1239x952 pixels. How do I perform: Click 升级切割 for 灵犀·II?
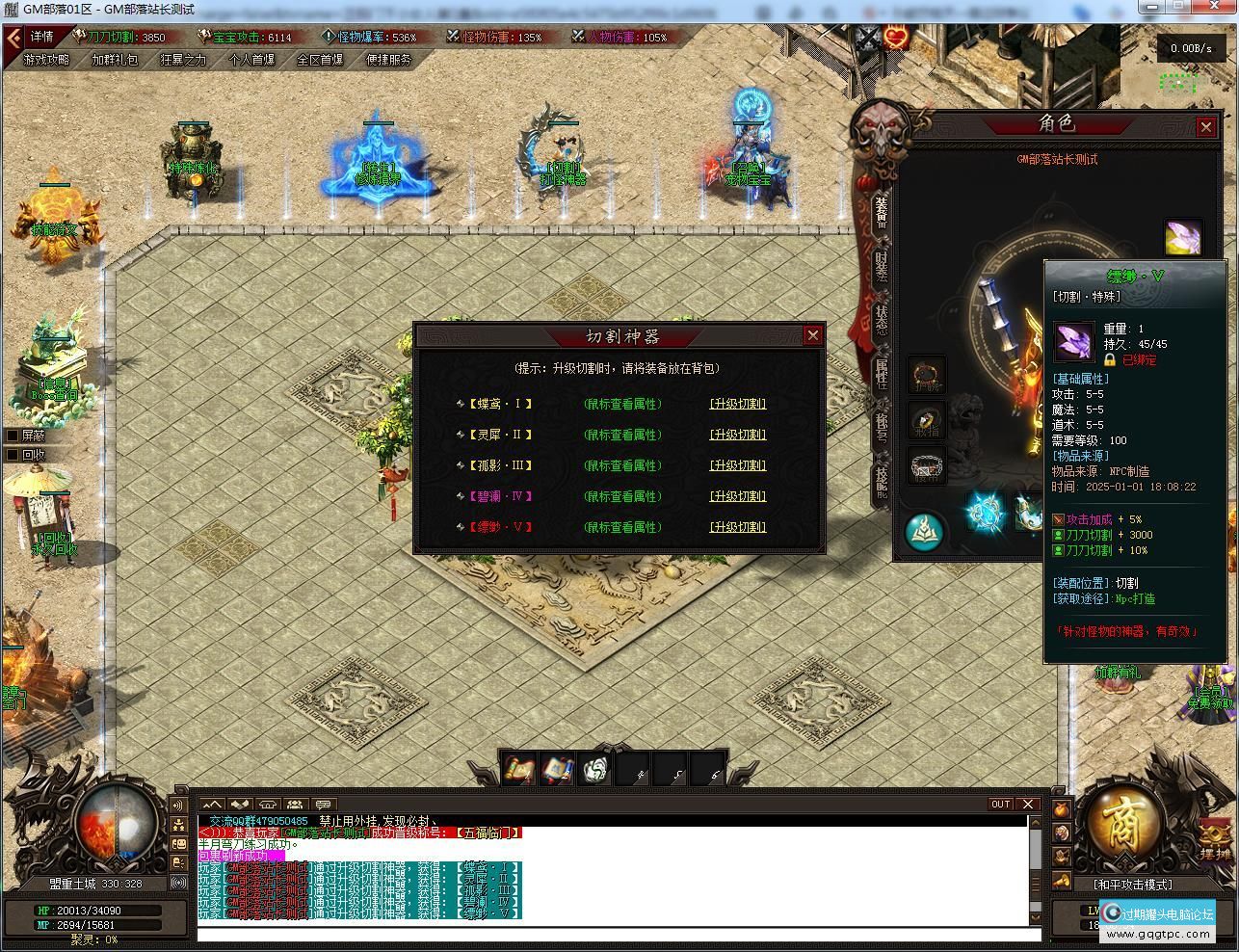coord(737,435)
